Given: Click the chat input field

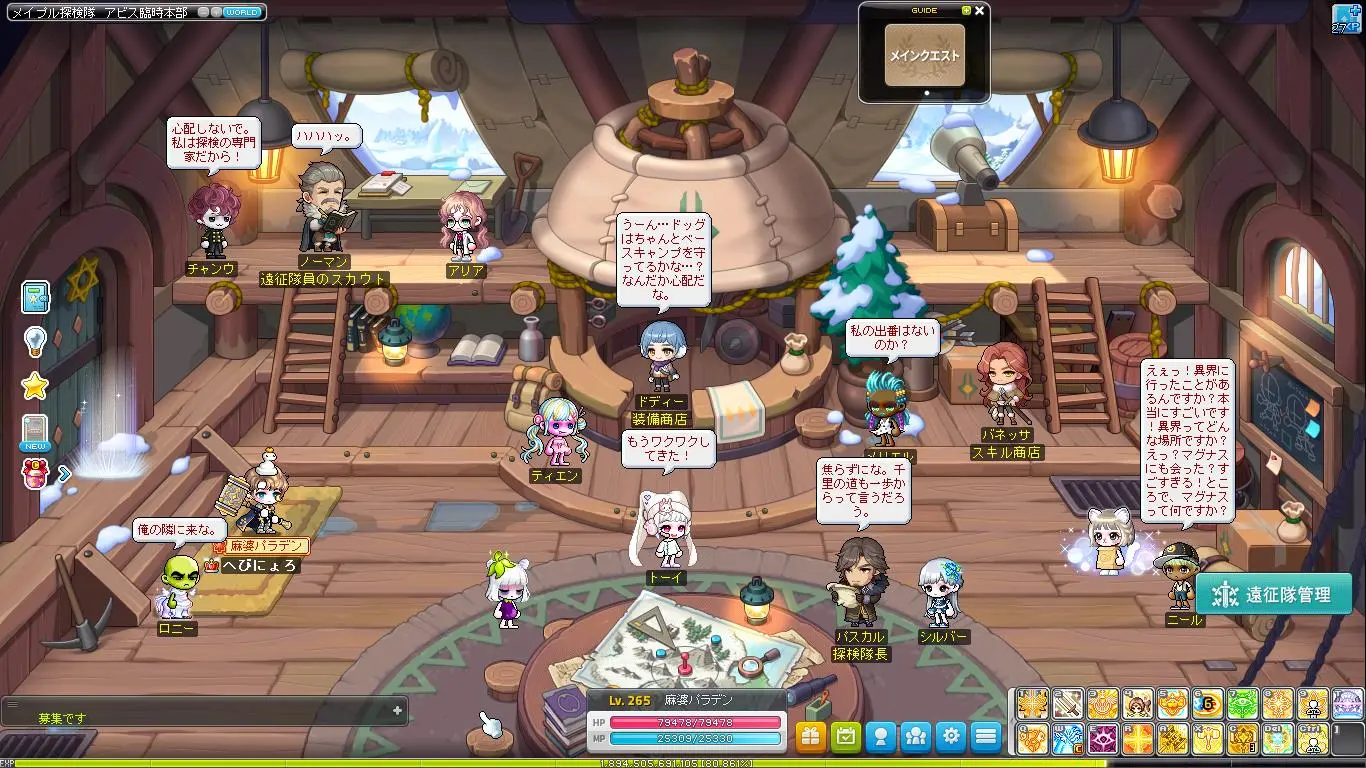Looking at the screenshot, I should (200, 718).
